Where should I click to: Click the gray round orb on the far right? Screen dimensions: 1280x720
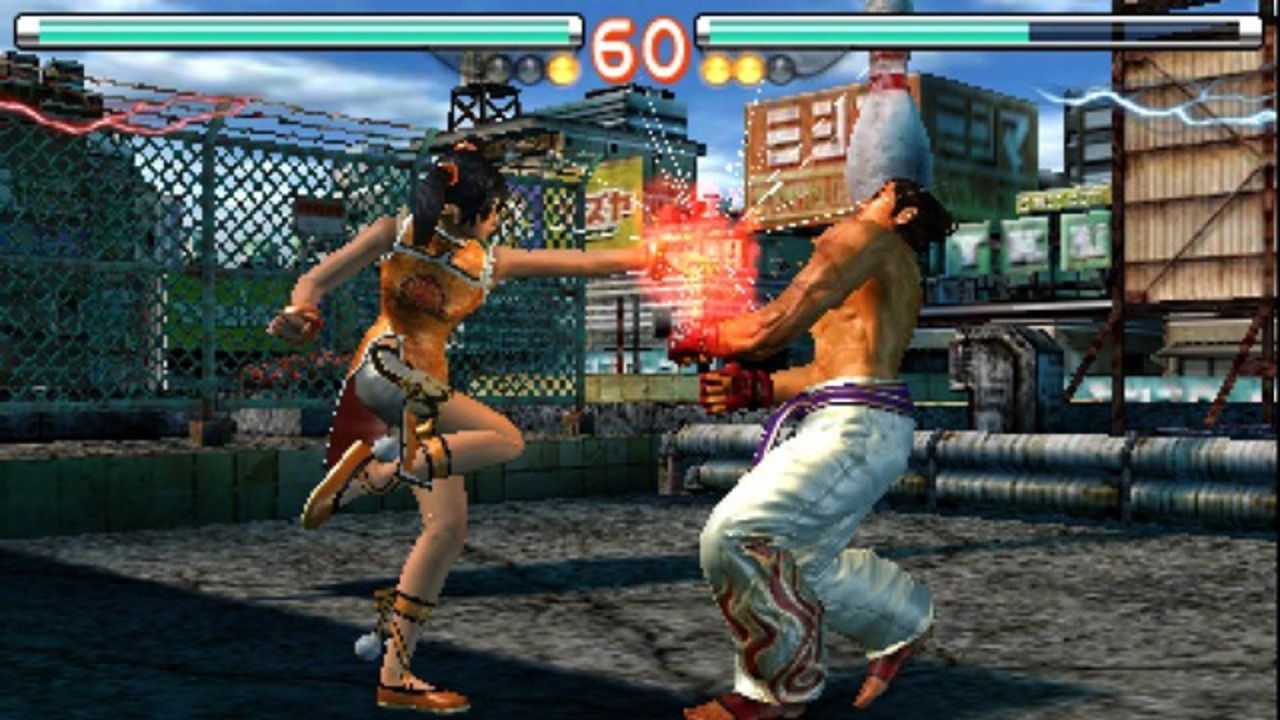pyautogui.click(x=780, y=66)
